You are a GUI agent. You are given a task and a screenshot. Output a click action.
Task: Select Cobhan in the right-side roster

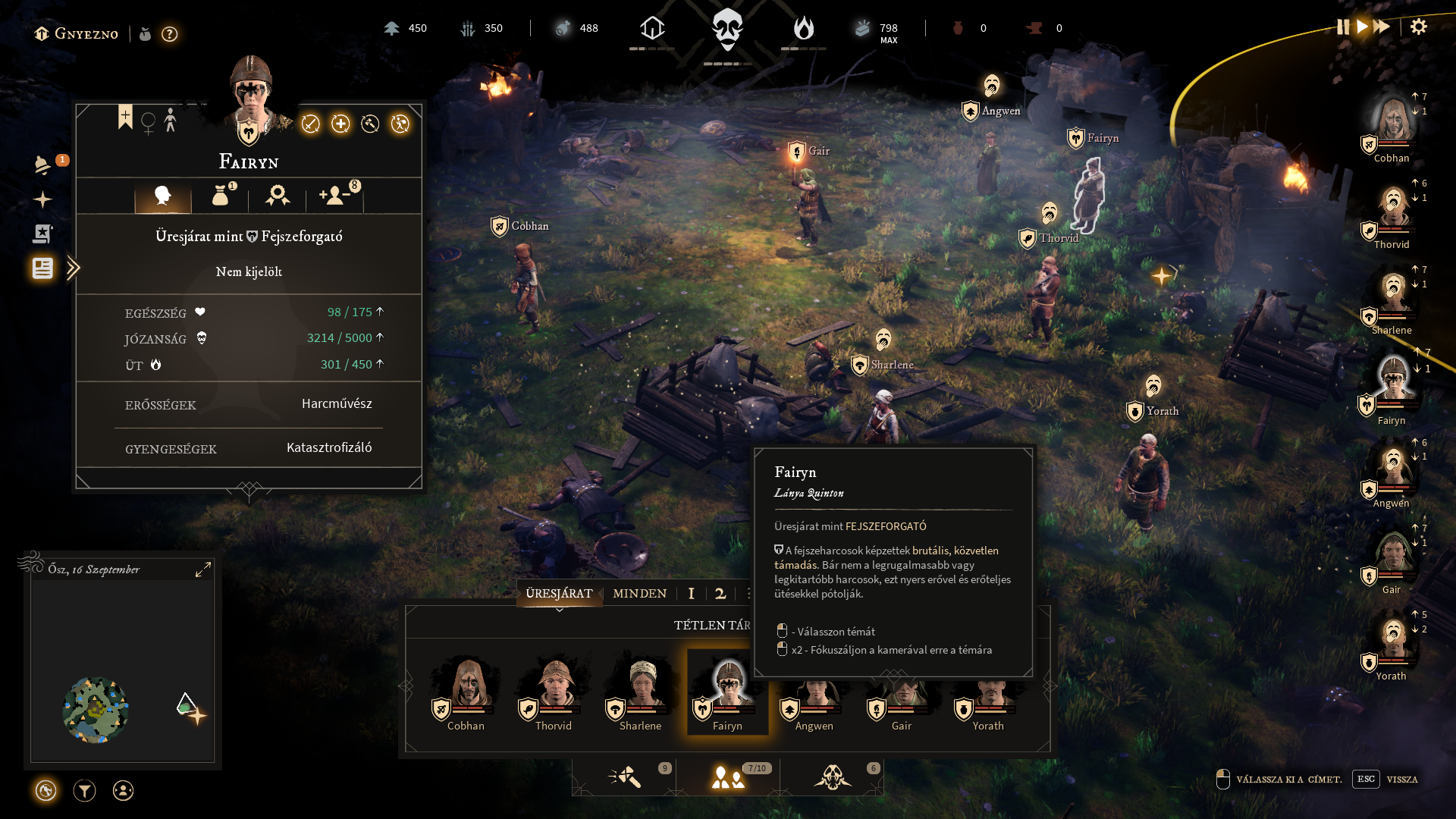pos(1392,125)
